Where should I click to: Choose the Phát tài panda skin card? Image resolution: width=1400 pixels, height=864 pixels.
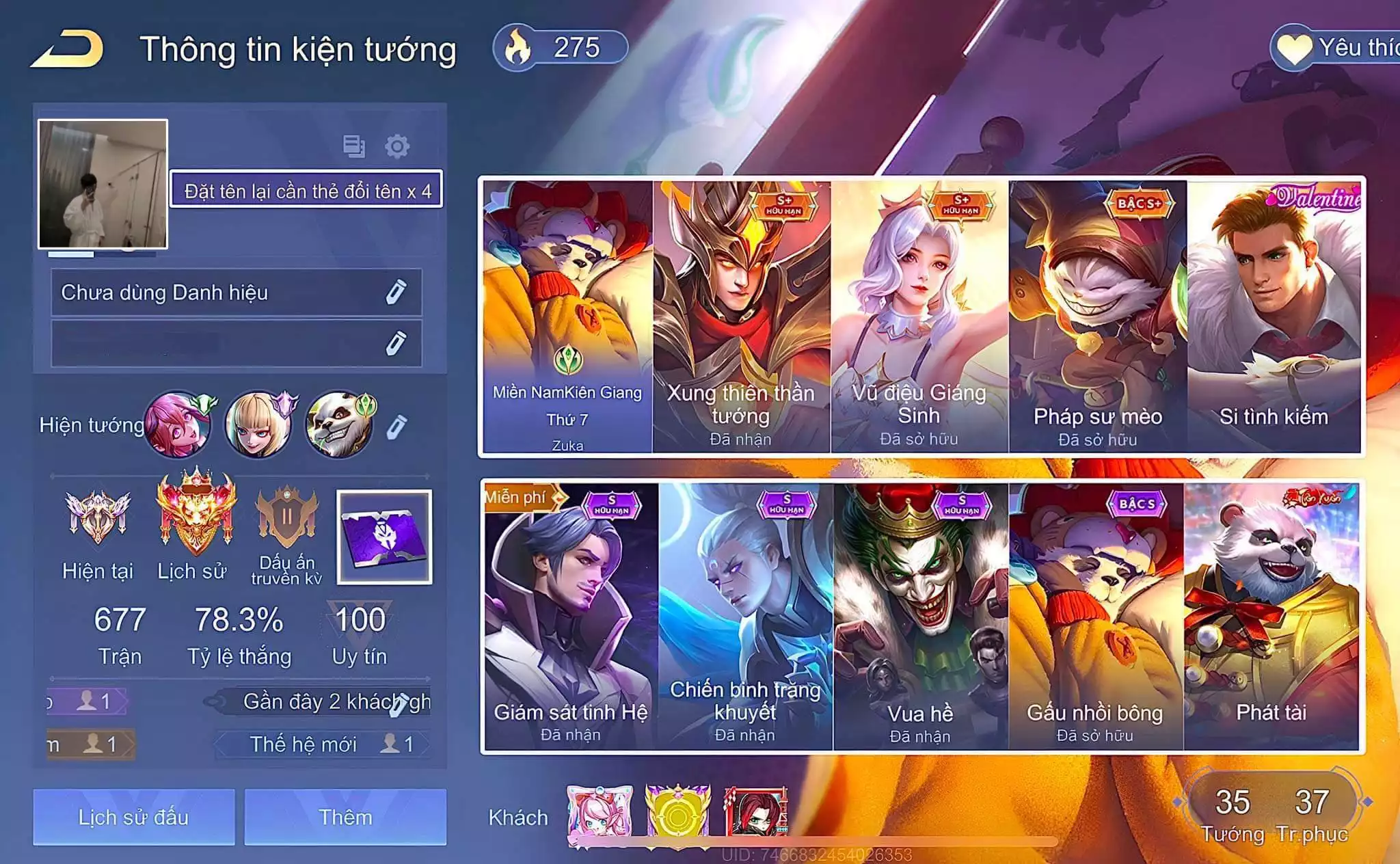coord(1271,617)
